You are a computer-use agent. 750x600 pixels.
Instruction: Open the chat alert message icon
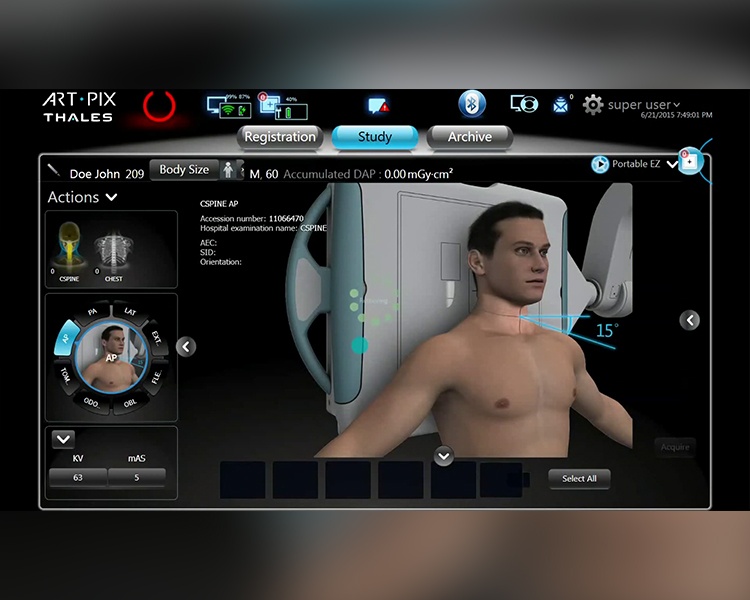point(378,106)
